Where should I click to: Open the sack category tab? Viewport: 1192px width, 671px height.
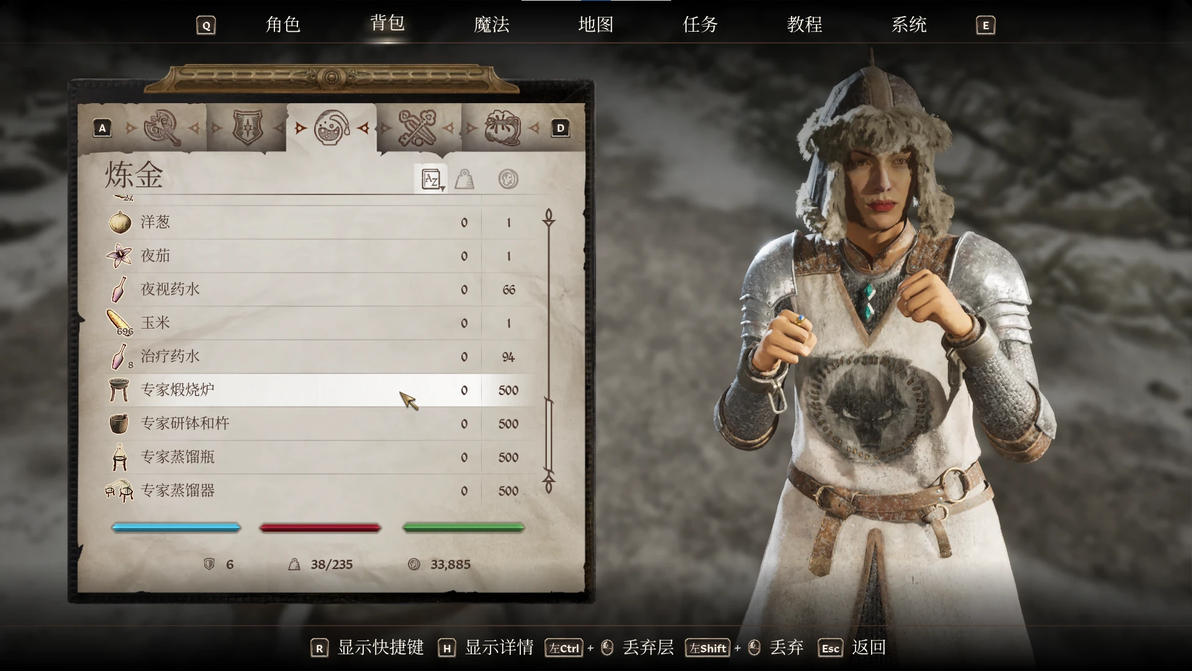(502, 128)
